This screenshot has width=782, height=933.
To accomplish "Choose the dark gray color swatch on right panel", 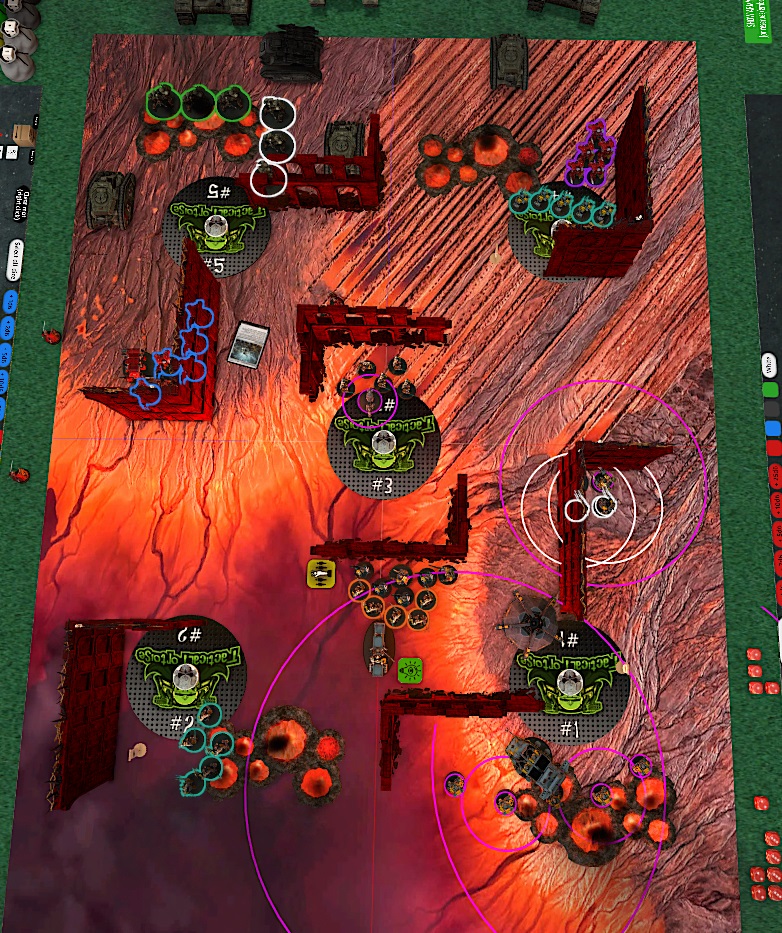I will (770, 409).
